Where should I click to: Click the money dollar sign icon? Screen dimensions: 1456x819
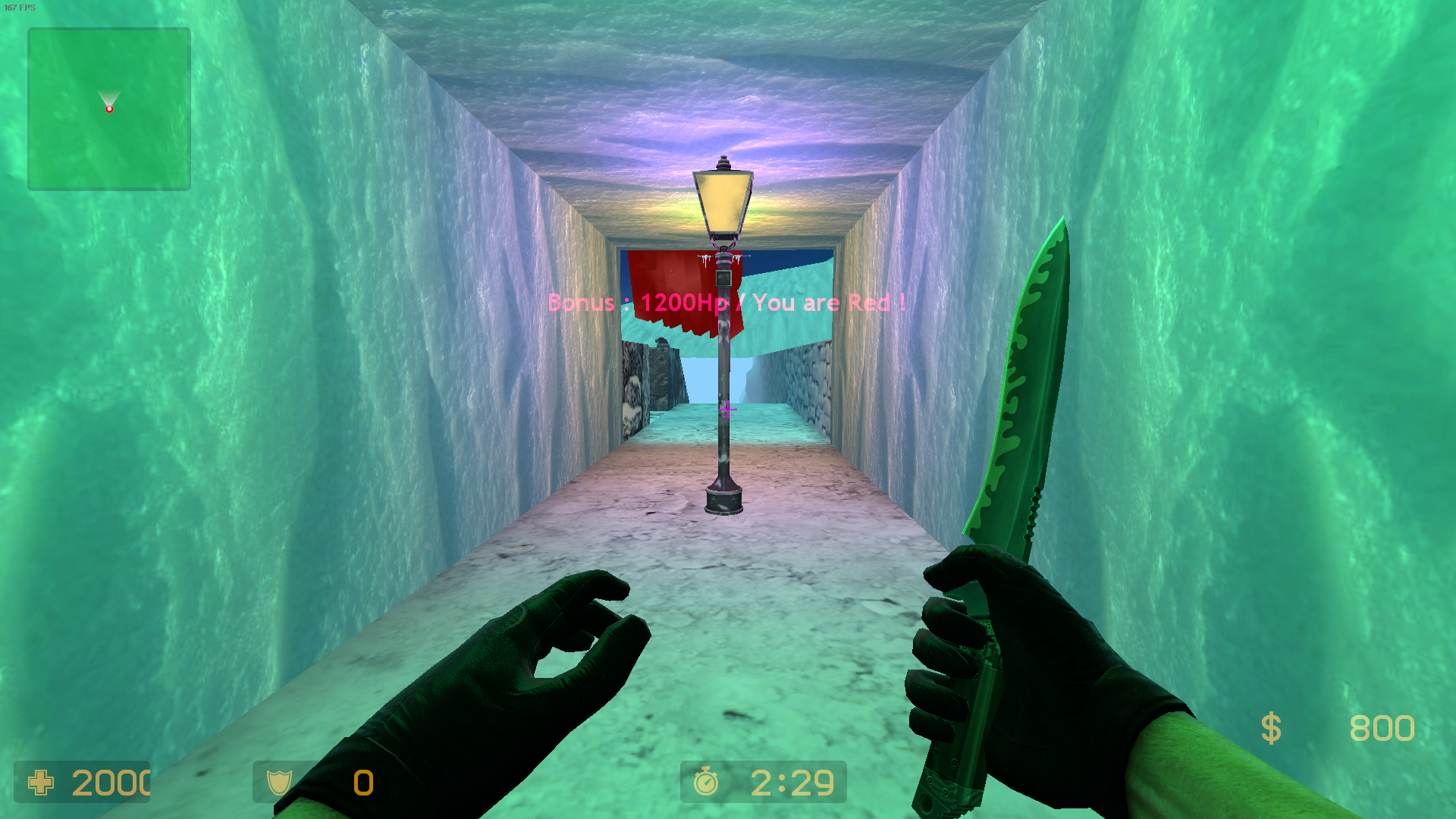pos(1271,729)
